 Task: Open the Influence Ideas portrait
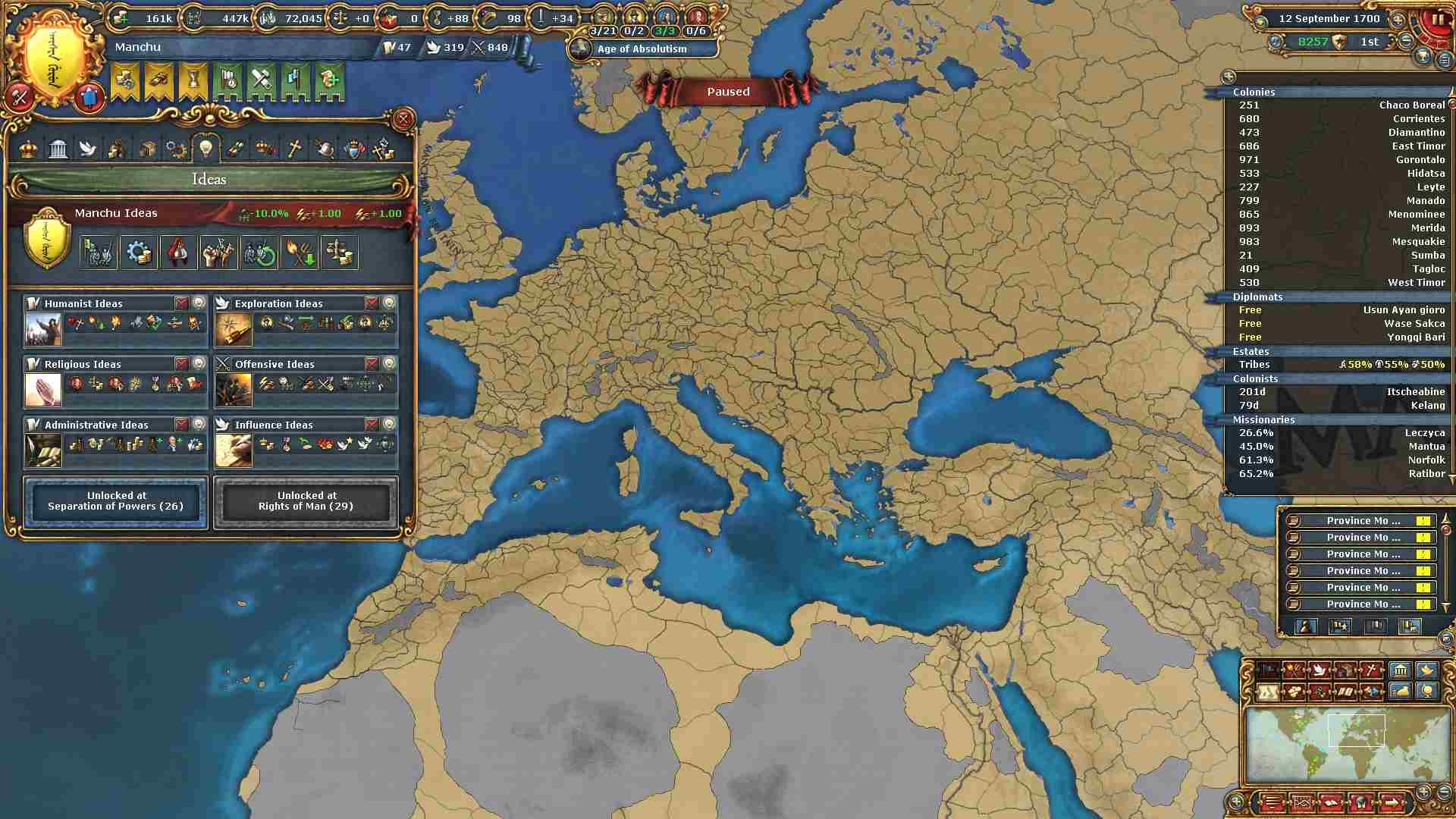(233, 451)
